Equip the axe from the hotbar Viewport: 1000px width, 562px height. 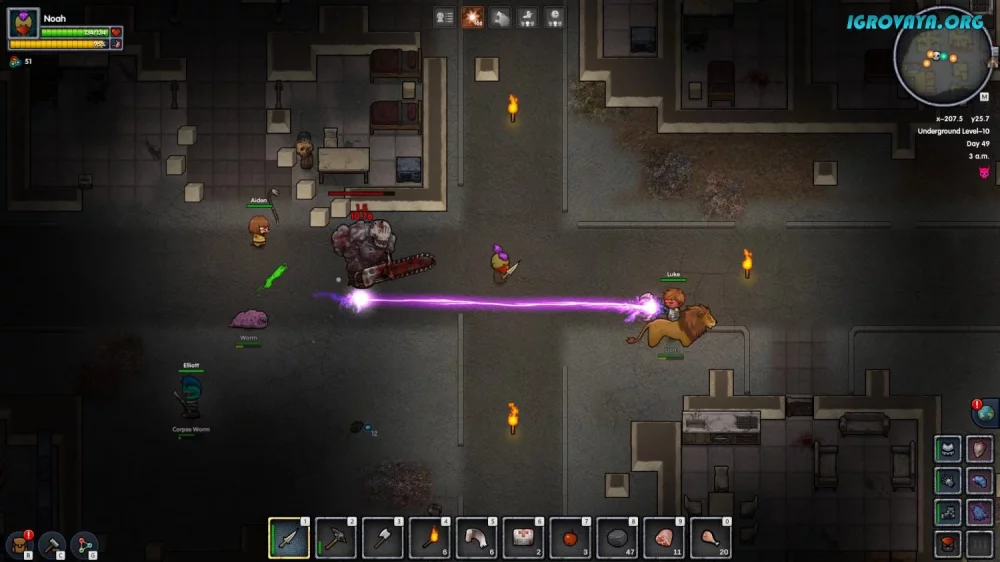click(384, 539)
